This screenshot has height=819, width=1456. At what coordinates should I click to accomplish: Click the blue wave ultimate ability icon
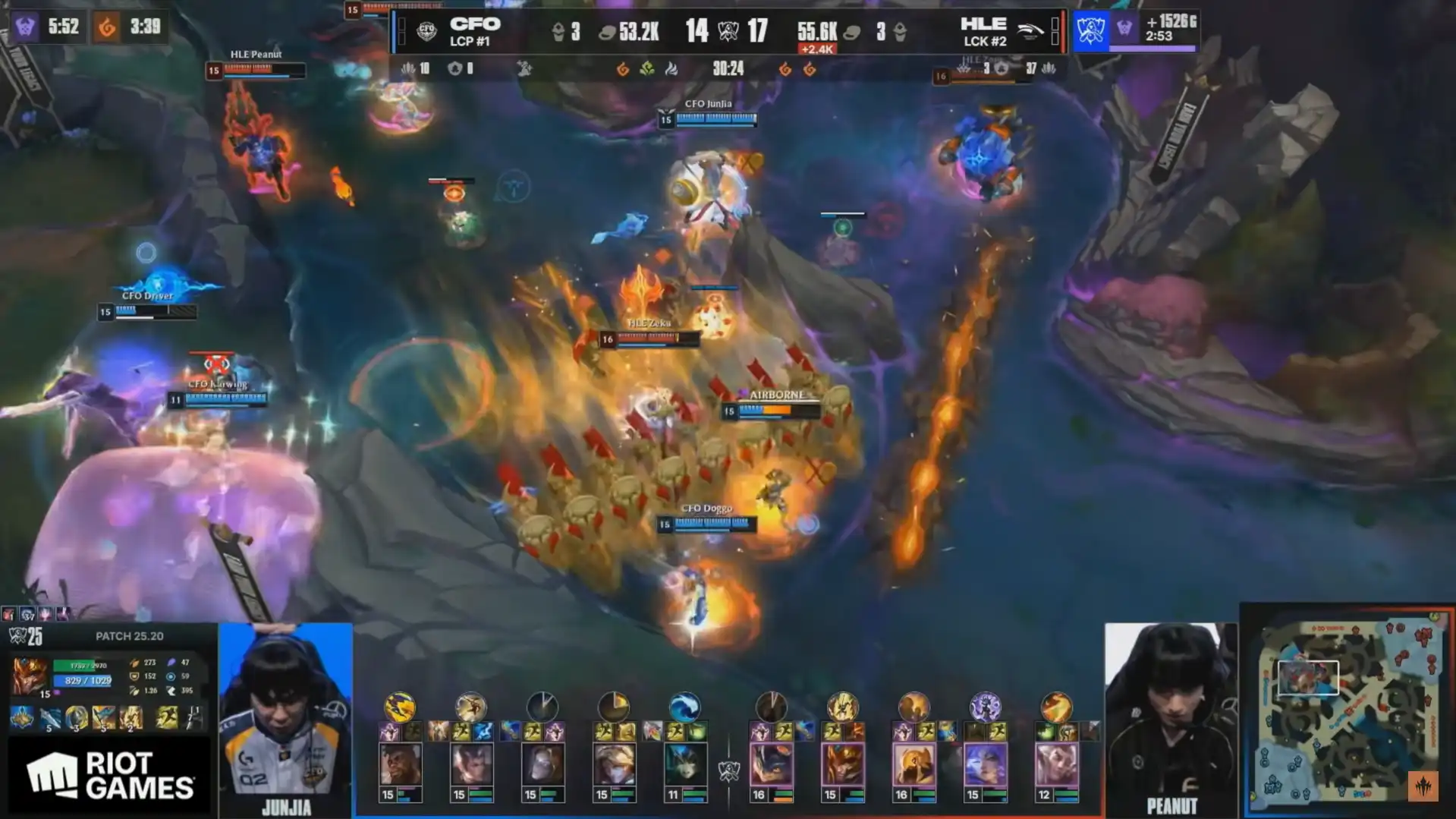684,707
